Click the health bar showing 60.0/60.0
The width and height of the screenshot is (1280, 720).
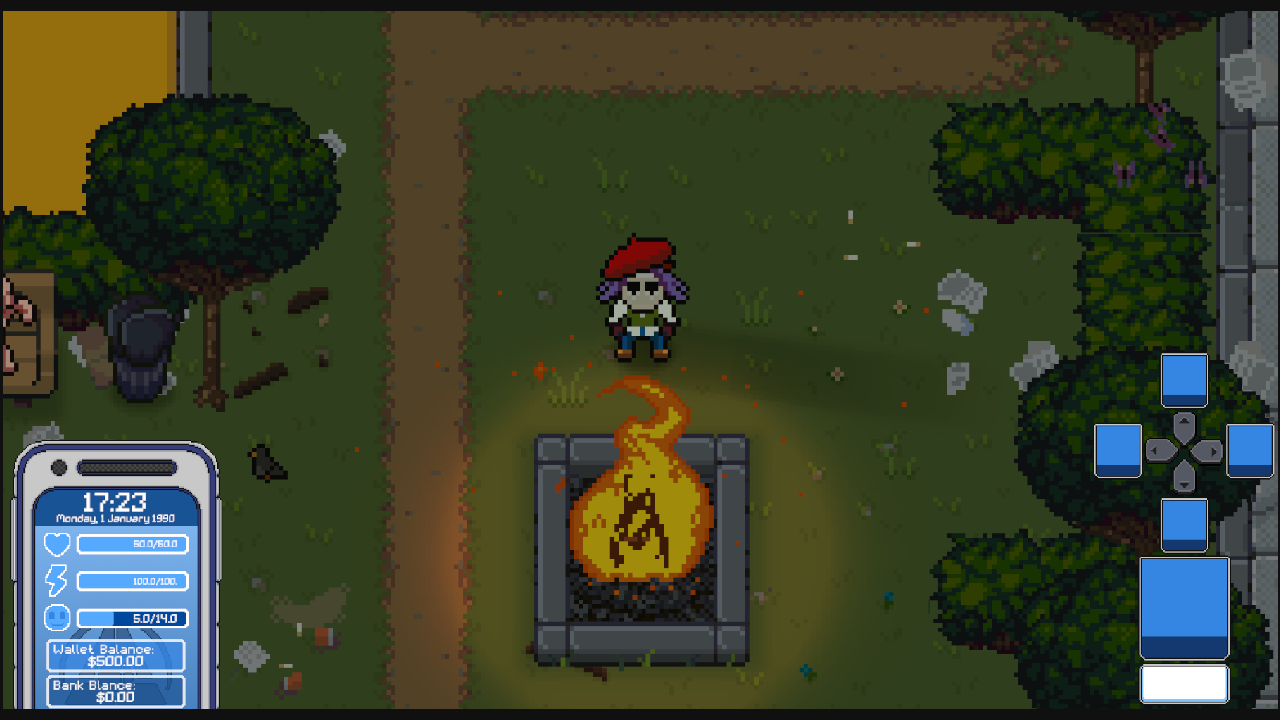pyautogui.click(x=130, y=544)
